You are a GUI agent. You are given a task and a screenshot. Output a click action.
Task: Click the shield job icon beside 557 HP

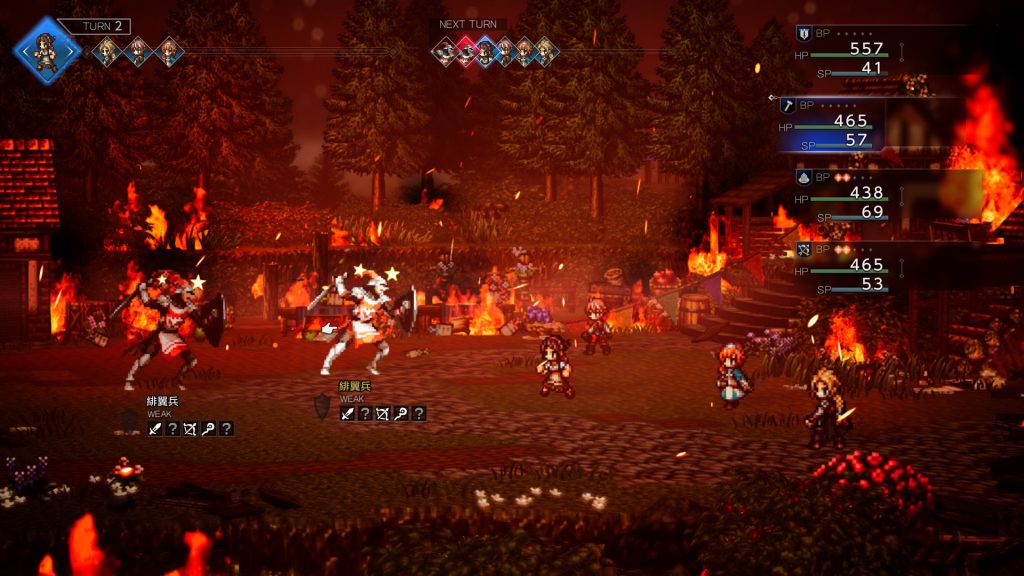(x=803, y=33)
